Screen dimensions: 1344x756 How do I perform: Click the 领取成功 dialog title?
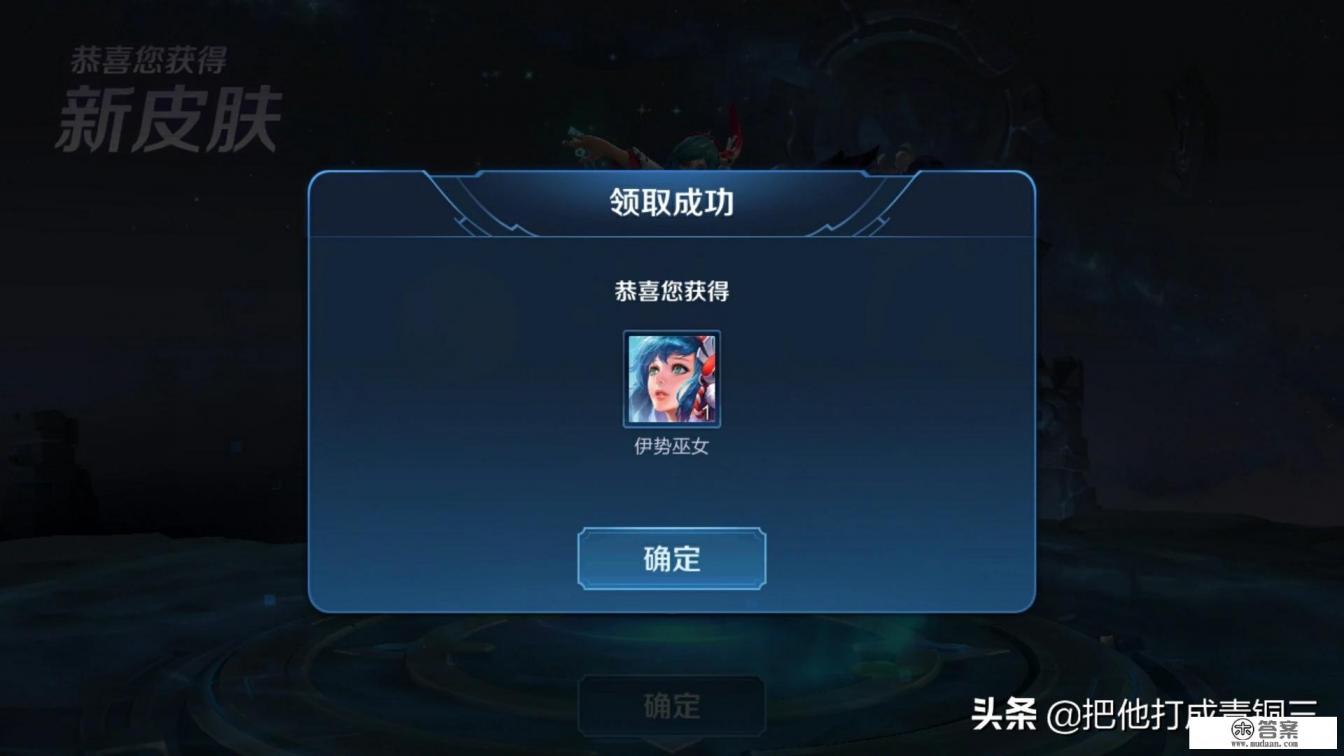pos(671,200)
